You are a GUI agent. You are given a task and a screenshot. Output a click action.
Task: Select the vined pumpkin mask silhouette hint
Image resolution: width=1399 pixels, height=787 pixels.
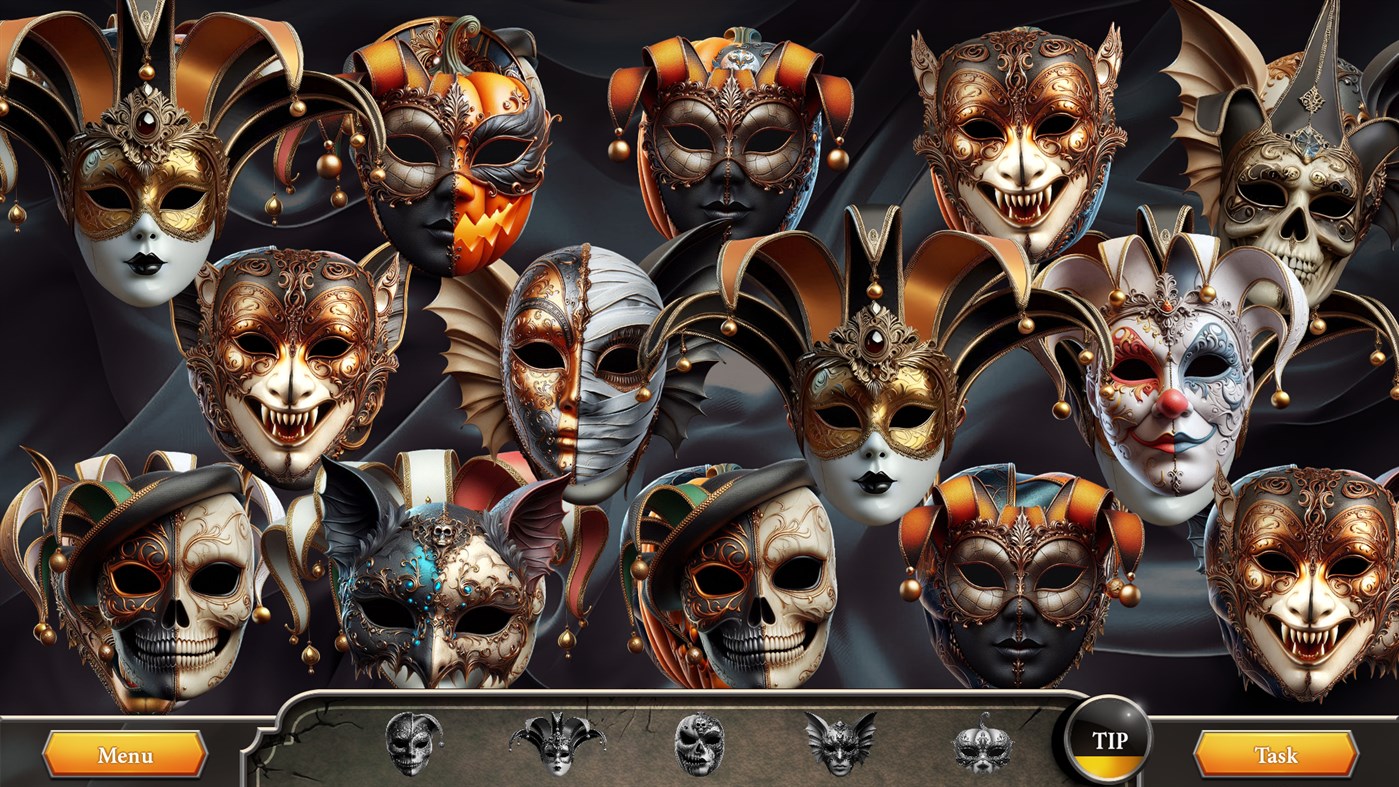[982, 748]
